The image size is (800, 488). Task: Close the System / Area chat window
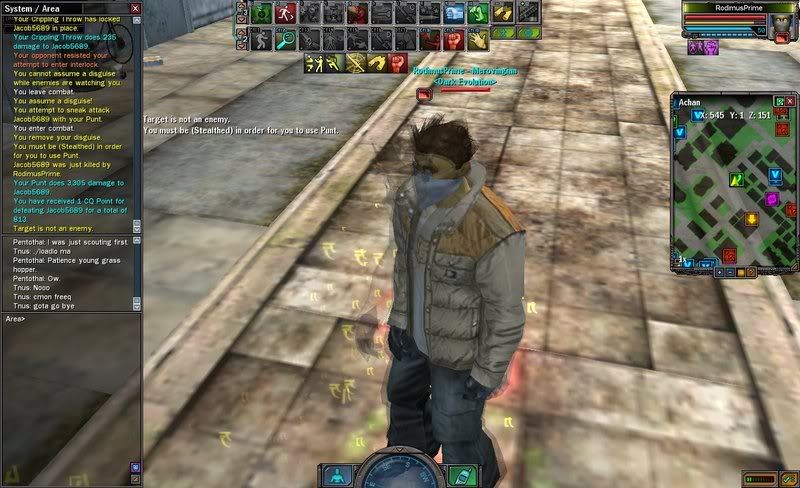(x=135, y=8)
